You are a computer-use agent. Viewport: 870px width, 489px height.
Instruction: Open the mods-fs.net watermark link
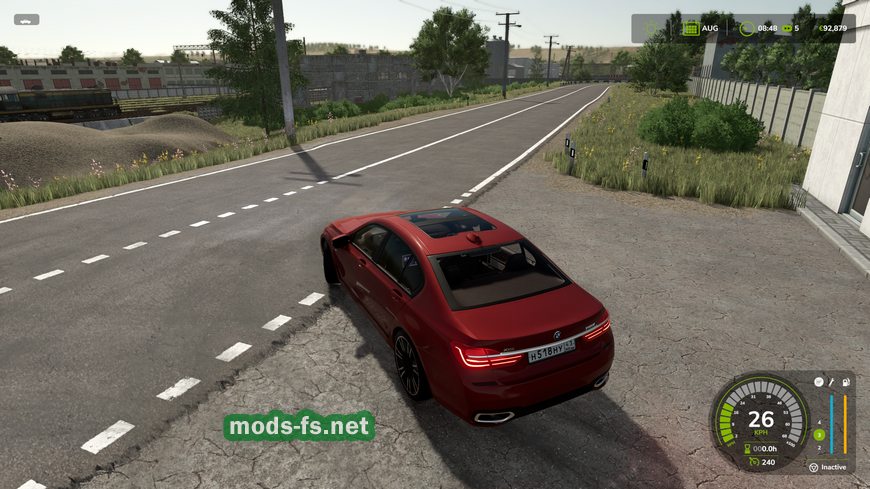299,427
